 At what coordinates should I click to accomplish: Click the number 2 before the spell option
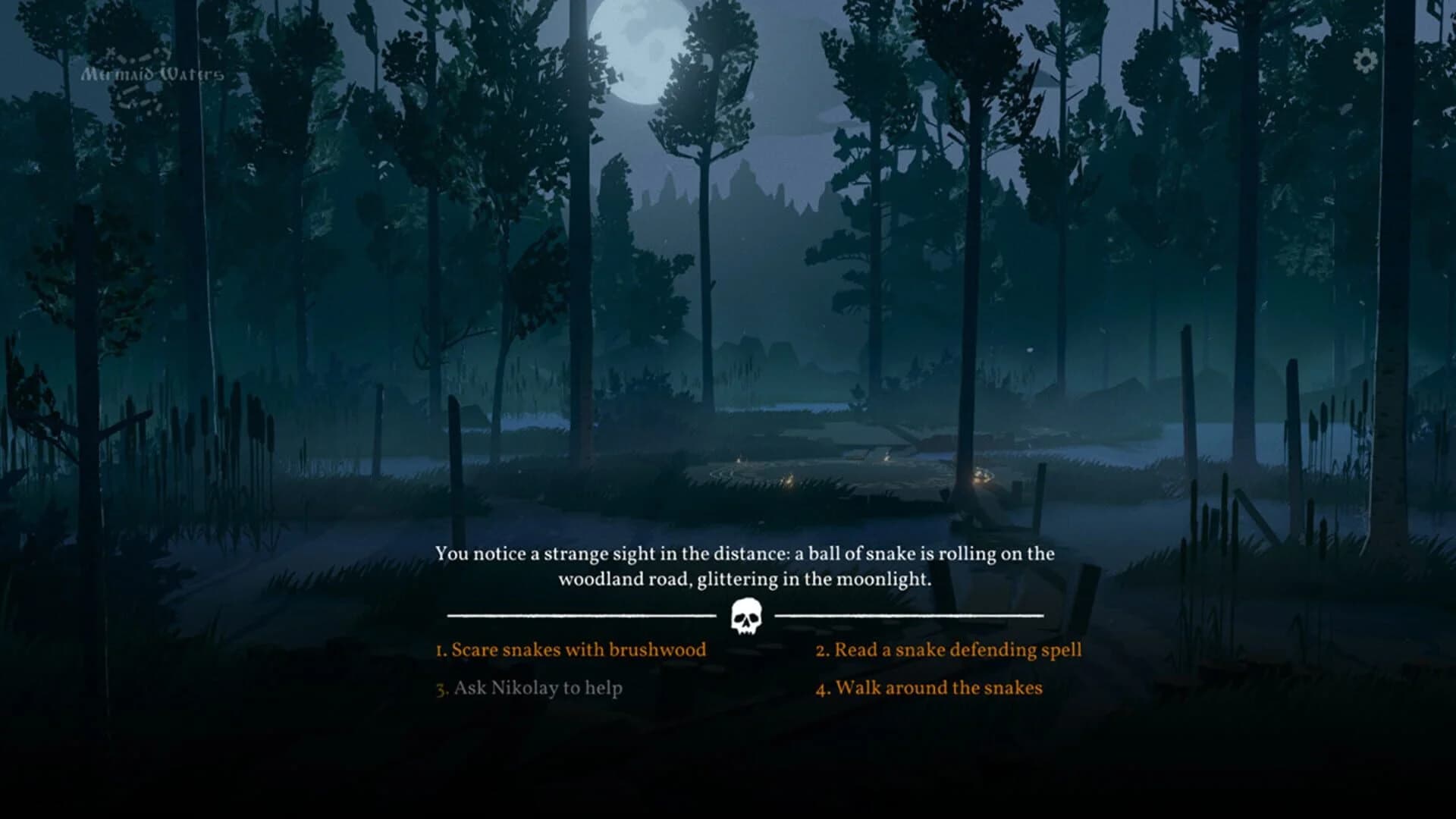pos(822,650)
